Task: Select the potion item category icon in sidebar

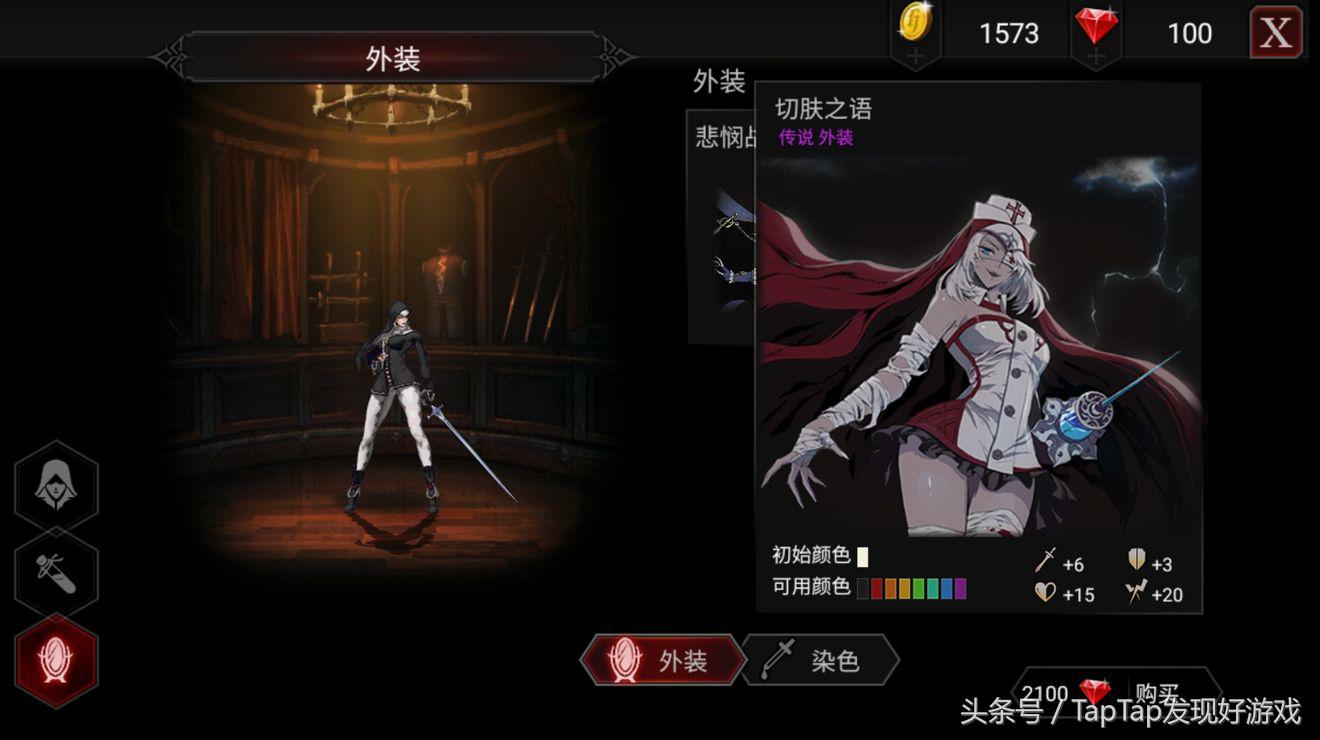Action: tap(57, 572)
